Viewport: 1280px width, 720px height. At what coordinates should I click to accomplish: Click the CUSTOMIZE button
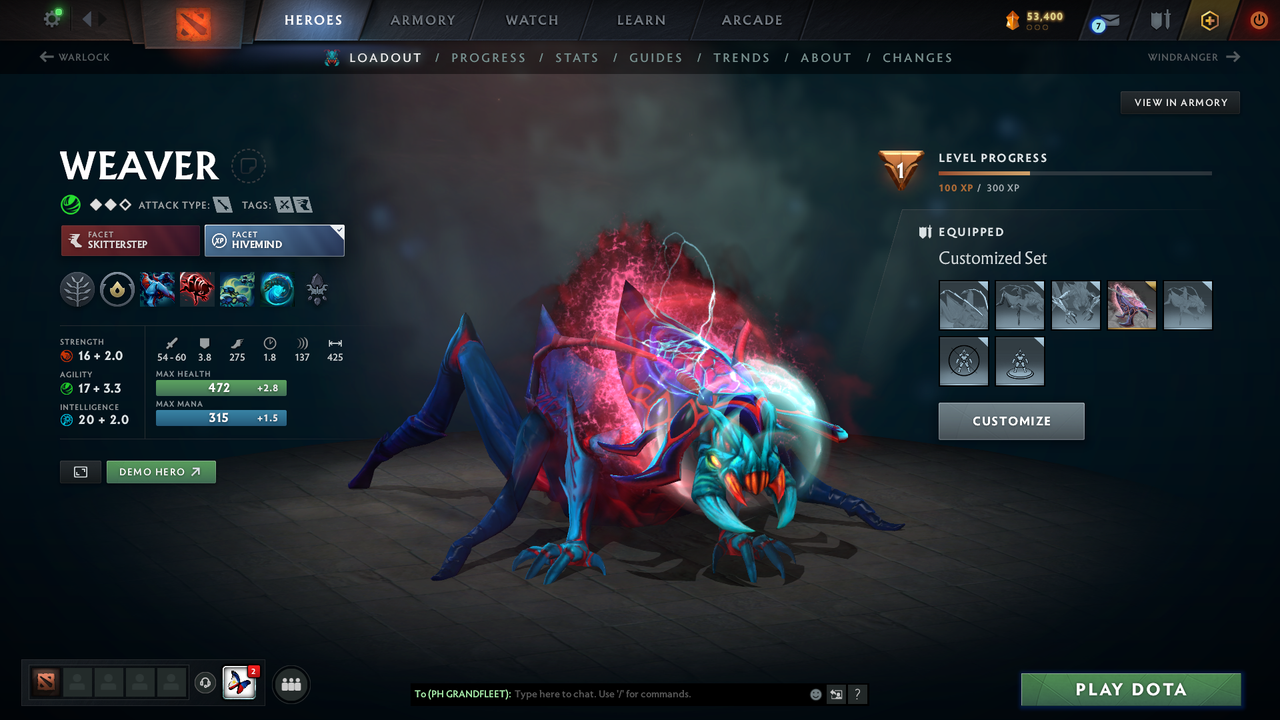[x=1011, y=421]
